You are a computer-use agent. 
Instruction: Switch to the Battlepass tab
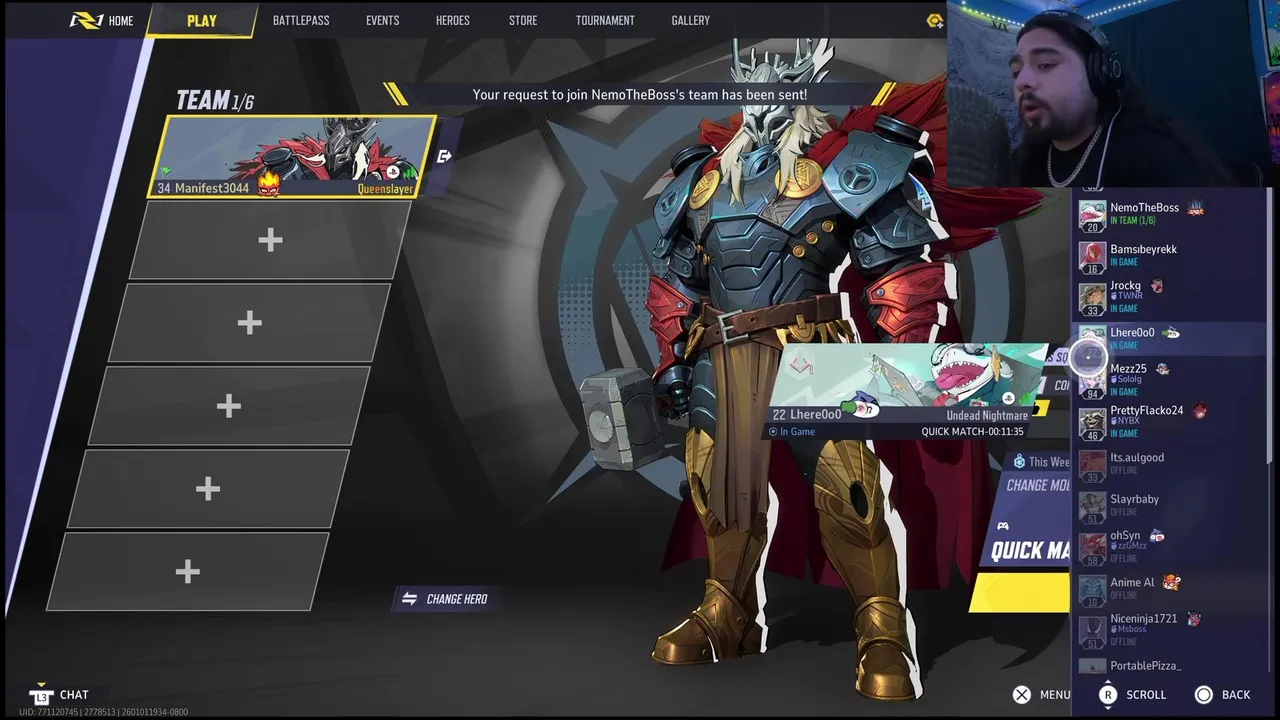pyautogui.click(x=301, y=20)
